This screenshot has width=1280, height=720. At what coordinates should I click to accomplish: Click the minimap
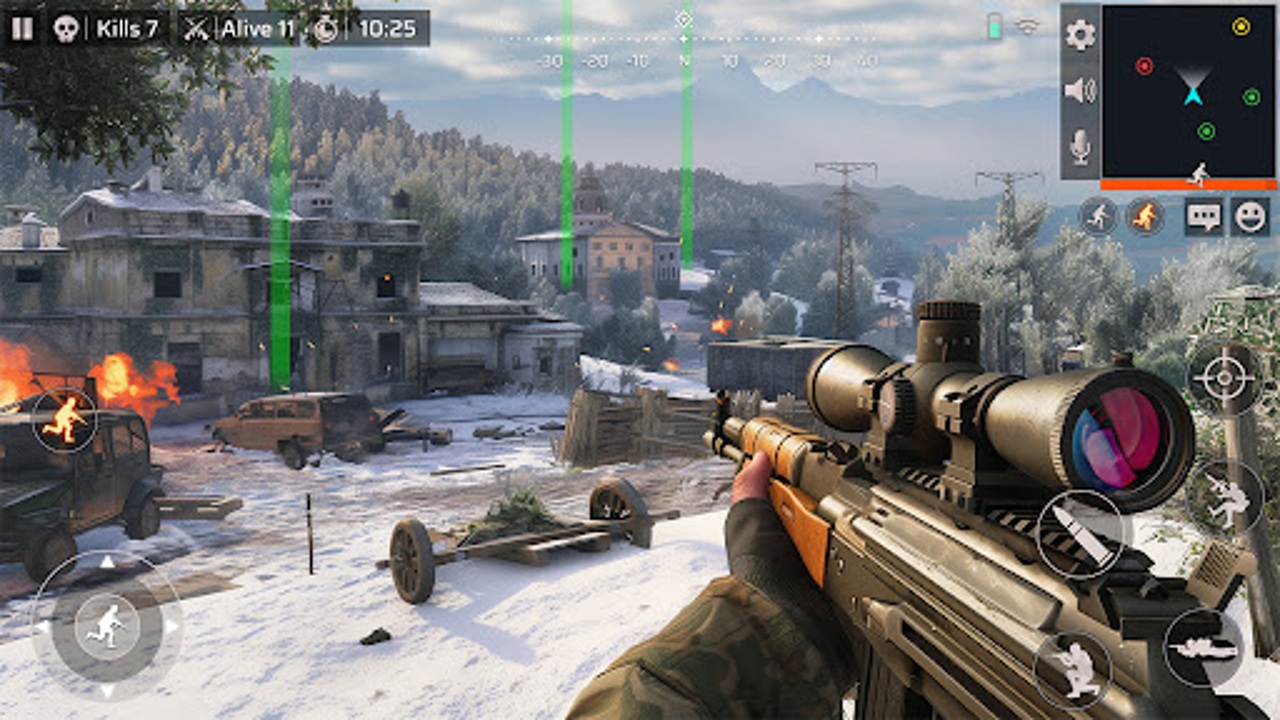pyautogui.click(x=1189, y=91)
